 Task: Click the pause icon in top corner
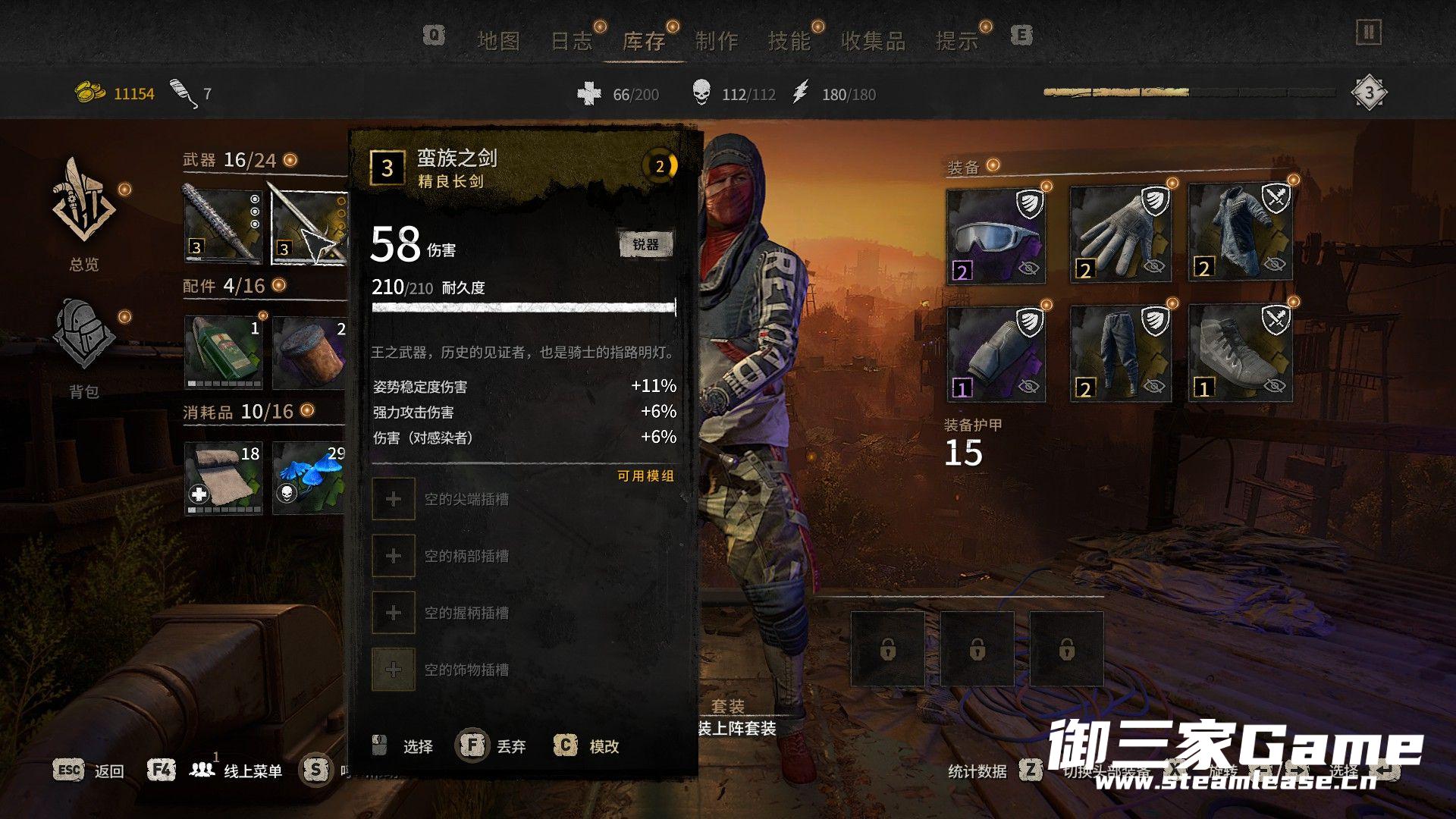[x=1368, y=33]
